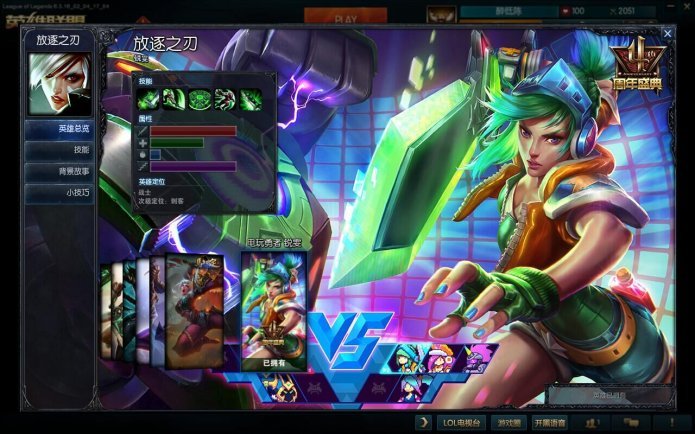Switch to the 技能 skills tab

[x=60, y=150]
